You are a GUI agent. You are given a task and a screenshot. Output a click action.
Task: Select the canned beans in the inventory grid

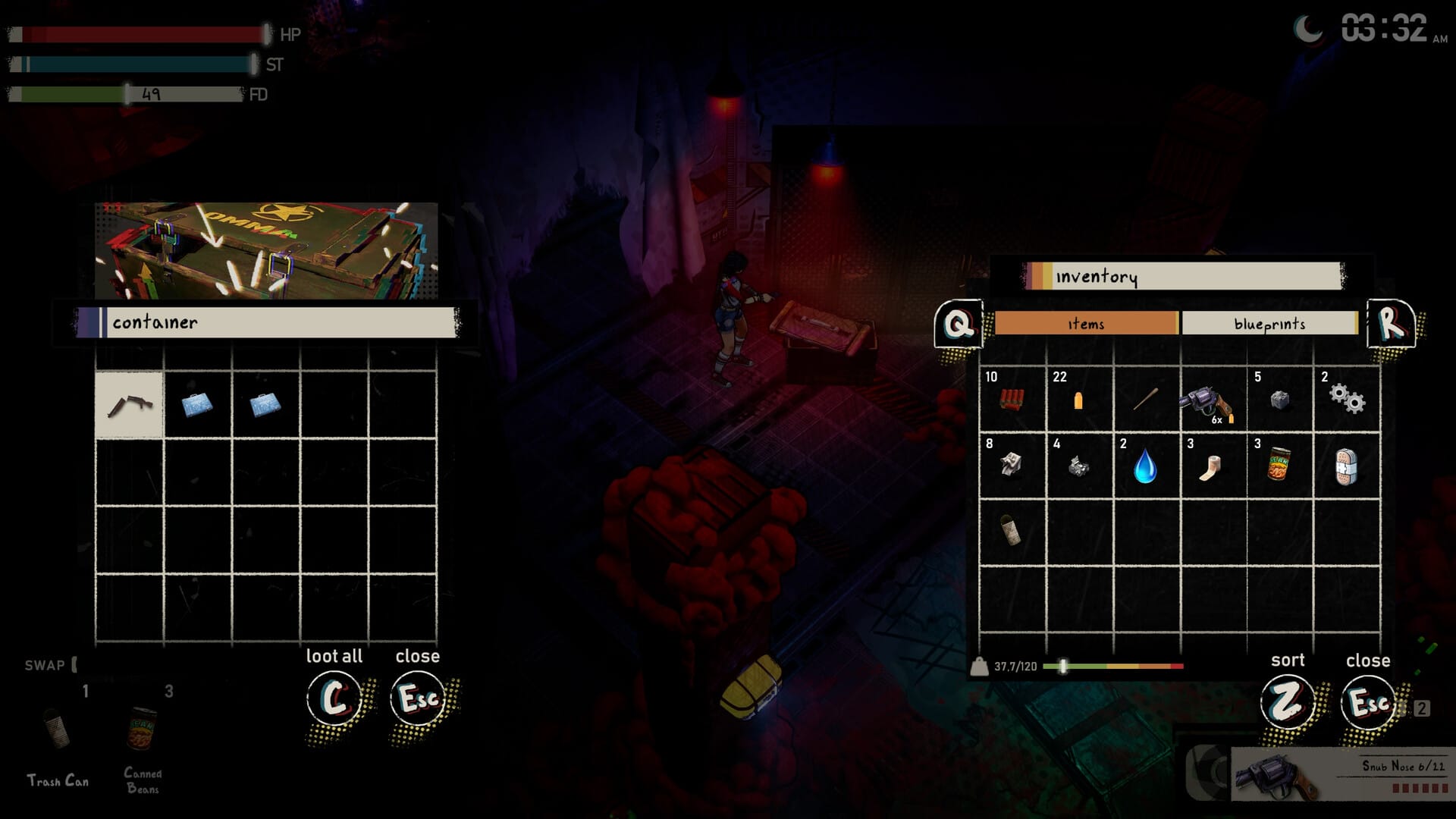pyautogui.click(x=1279, y=466)
